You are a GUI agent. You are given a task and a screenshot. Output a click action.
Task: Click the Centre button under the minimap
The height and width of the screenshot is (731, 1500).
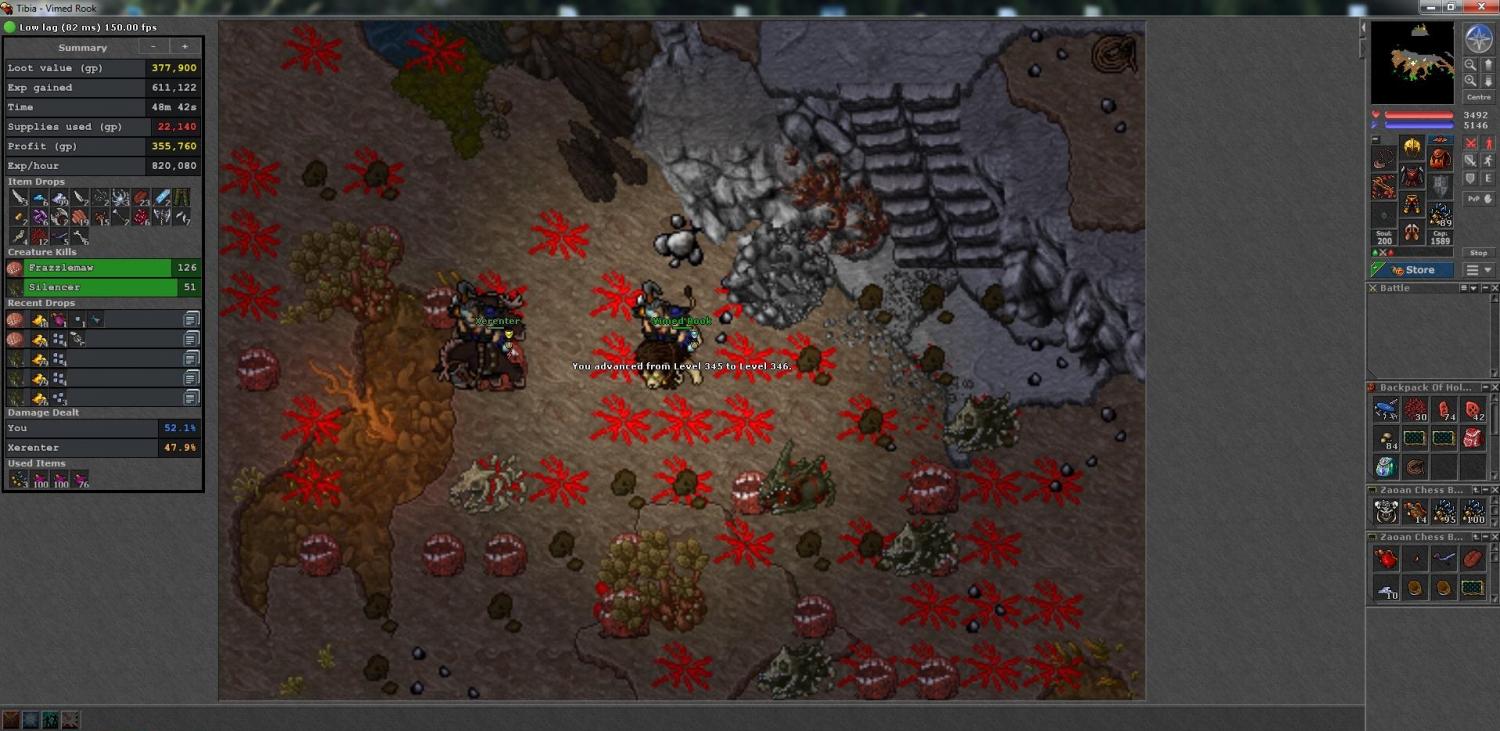1478,97
